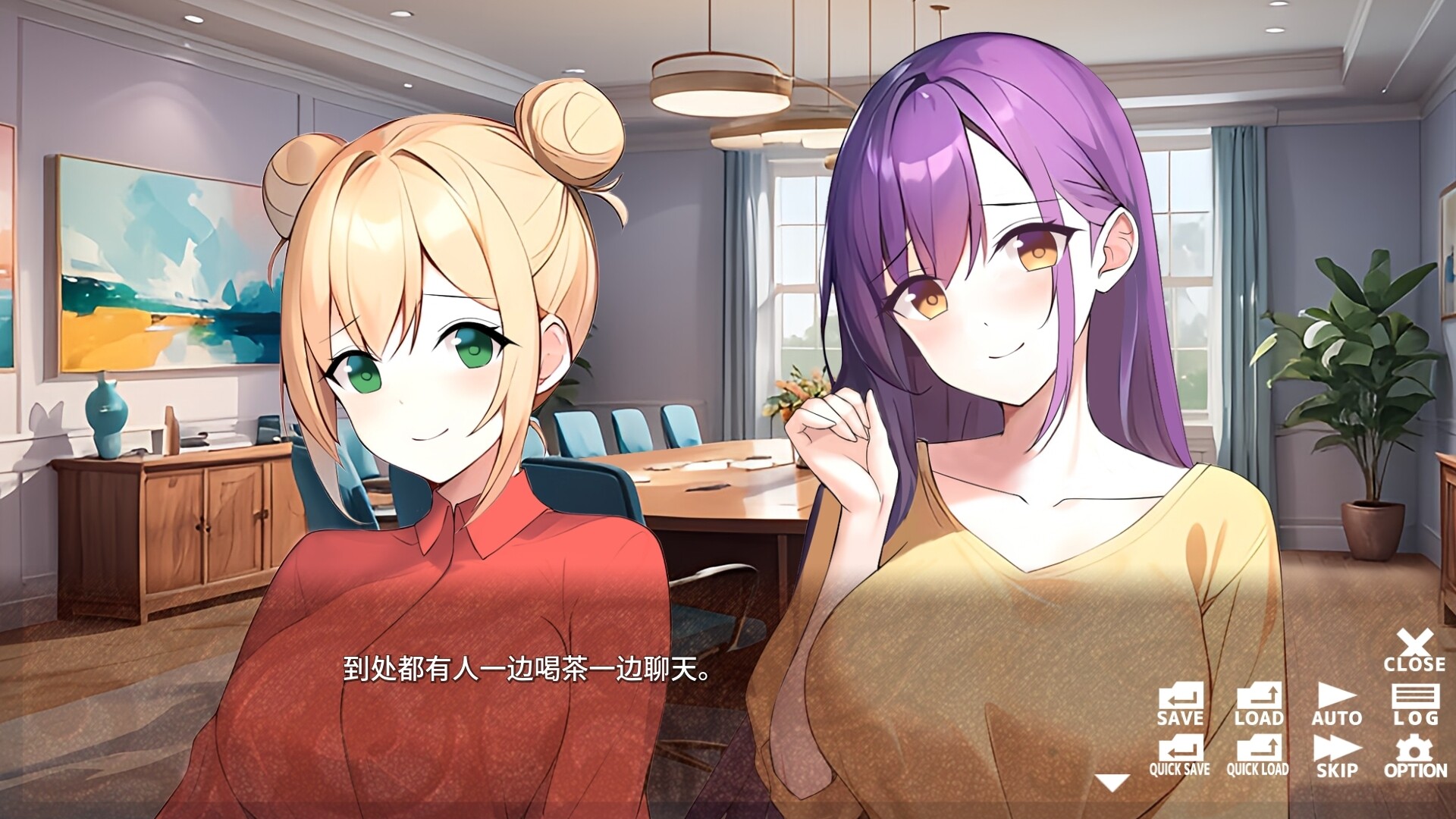The height and width of the screenshot is (819, 1456).
Task: Close the dialogue window with the X
Action: click(x=1414, y=651)
